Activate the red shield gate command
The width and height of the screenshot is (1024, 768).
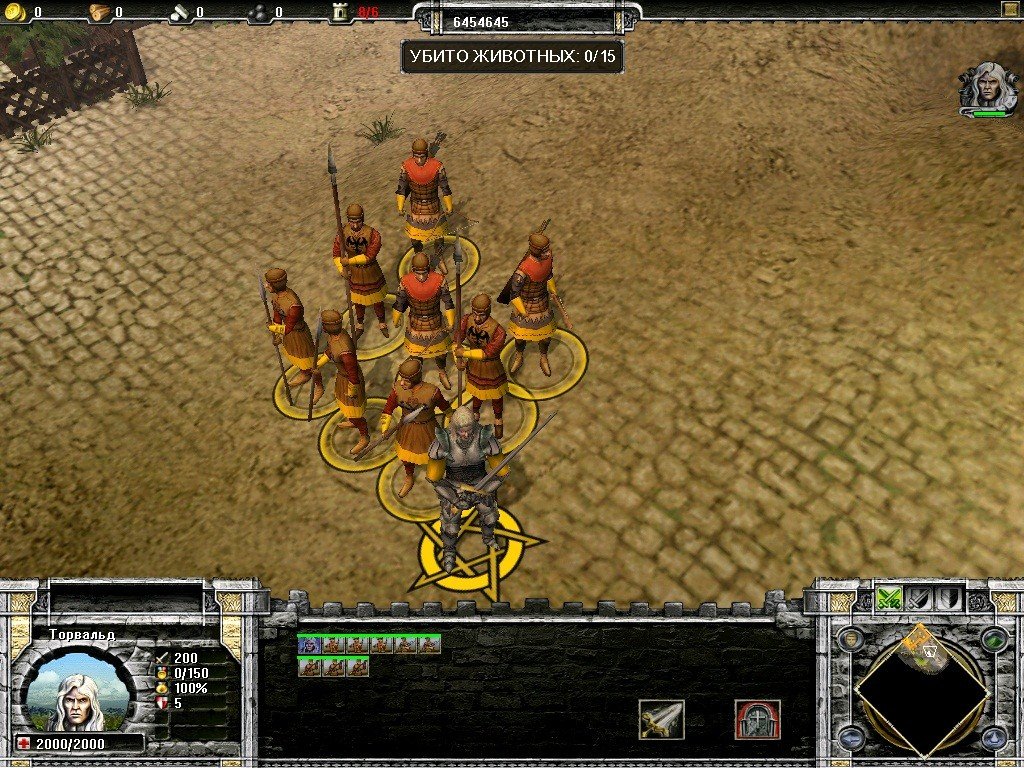pos(757,719)
